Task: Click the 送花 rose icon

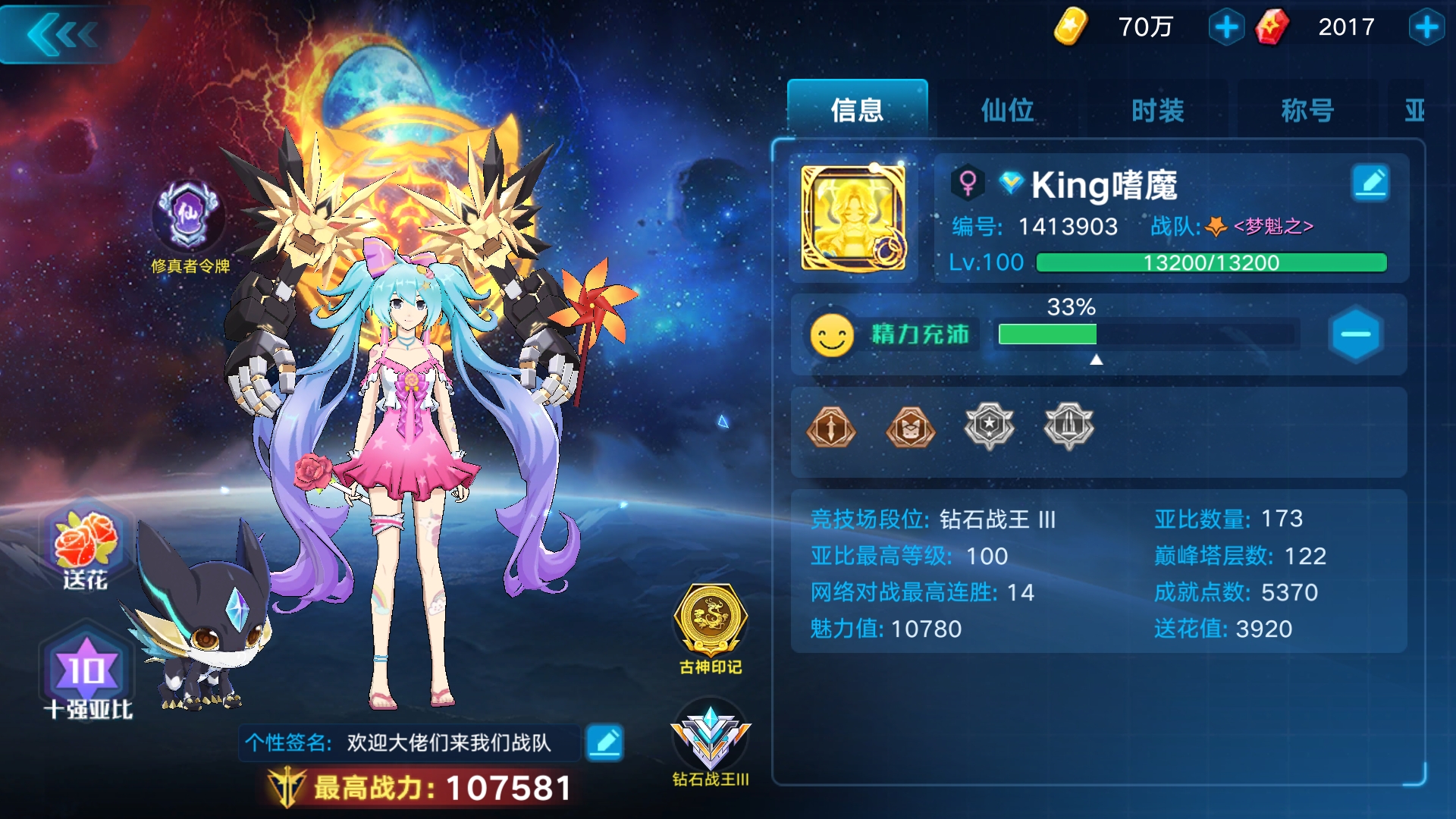Action: (x=85, y=538)
